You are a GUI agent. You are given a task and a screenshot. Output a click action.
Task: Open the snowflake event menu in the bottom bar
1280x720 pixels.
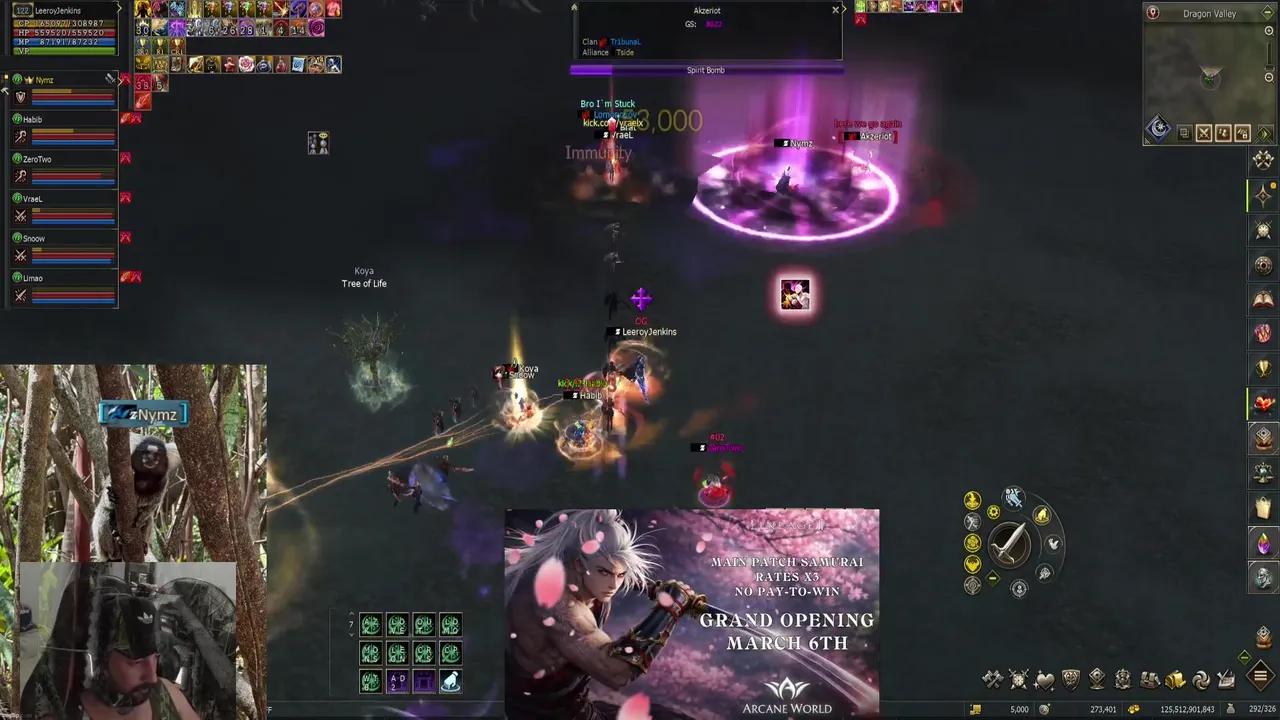[1017, 680]
